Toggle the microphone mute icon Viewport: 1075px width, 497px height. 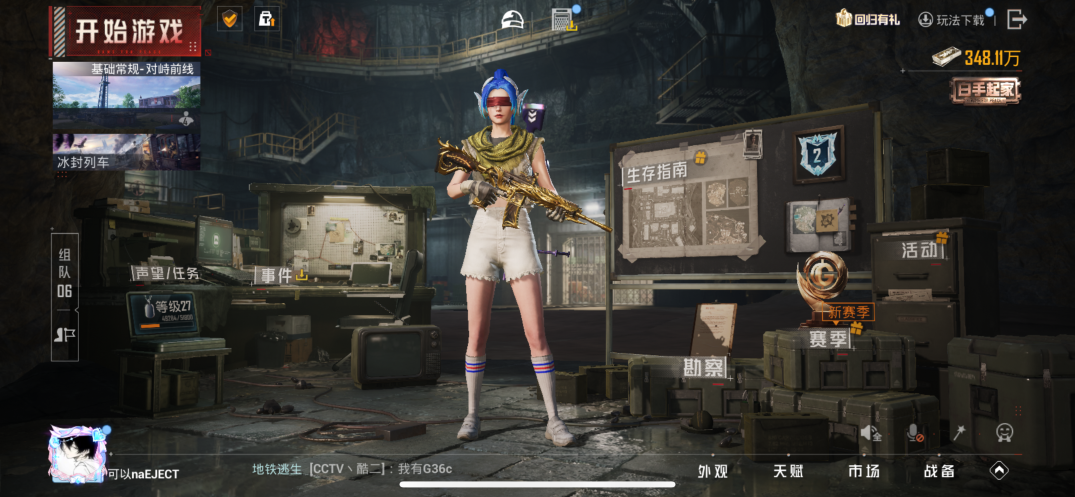(914, 433)
